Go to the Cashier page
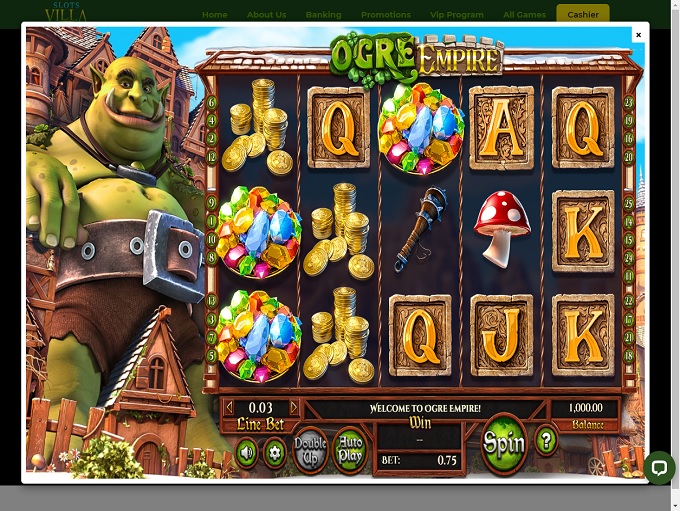The image size is (680, 511). tap(582, 15)
